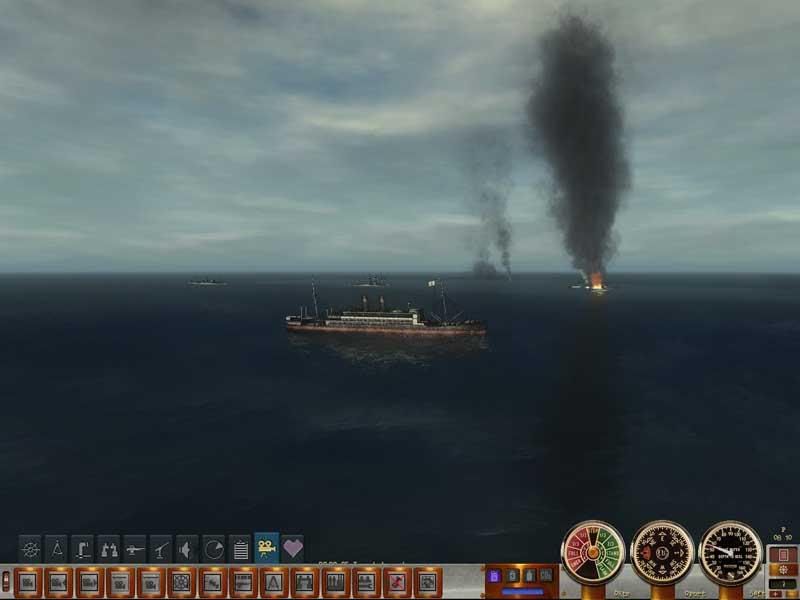The height and width of the screenshot is (600, 800).
Task: Man the anti-aircraft gun icon
Action: click(160, 548)
